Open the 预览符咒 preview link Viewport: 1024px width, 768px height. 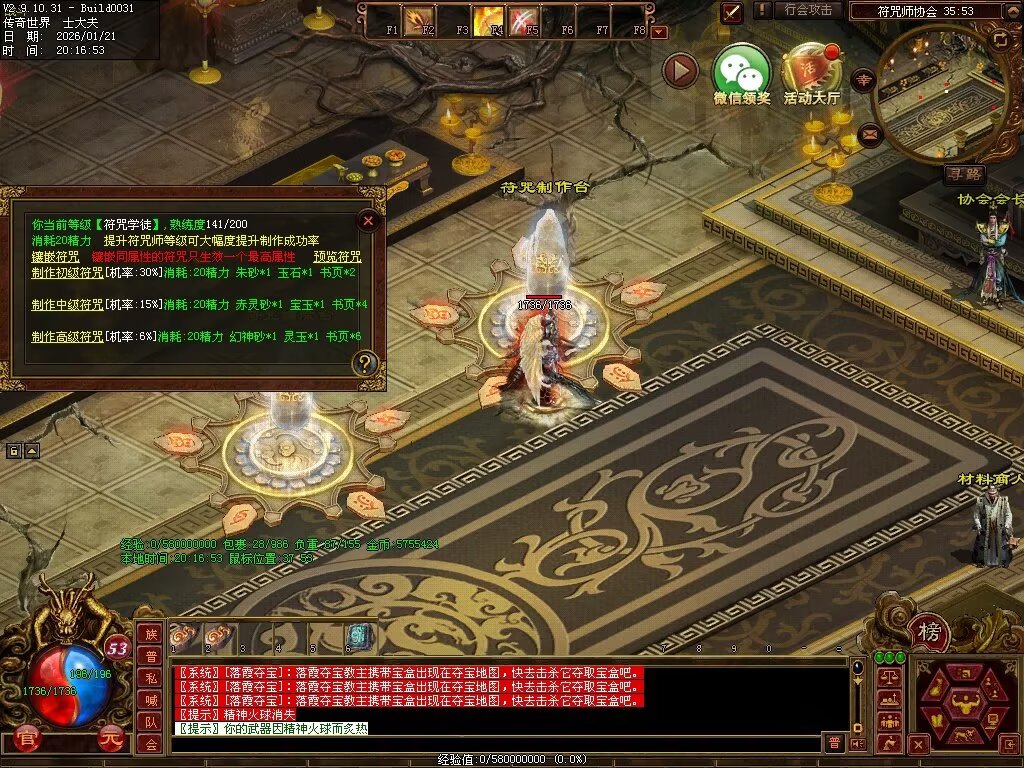(337, 256)
